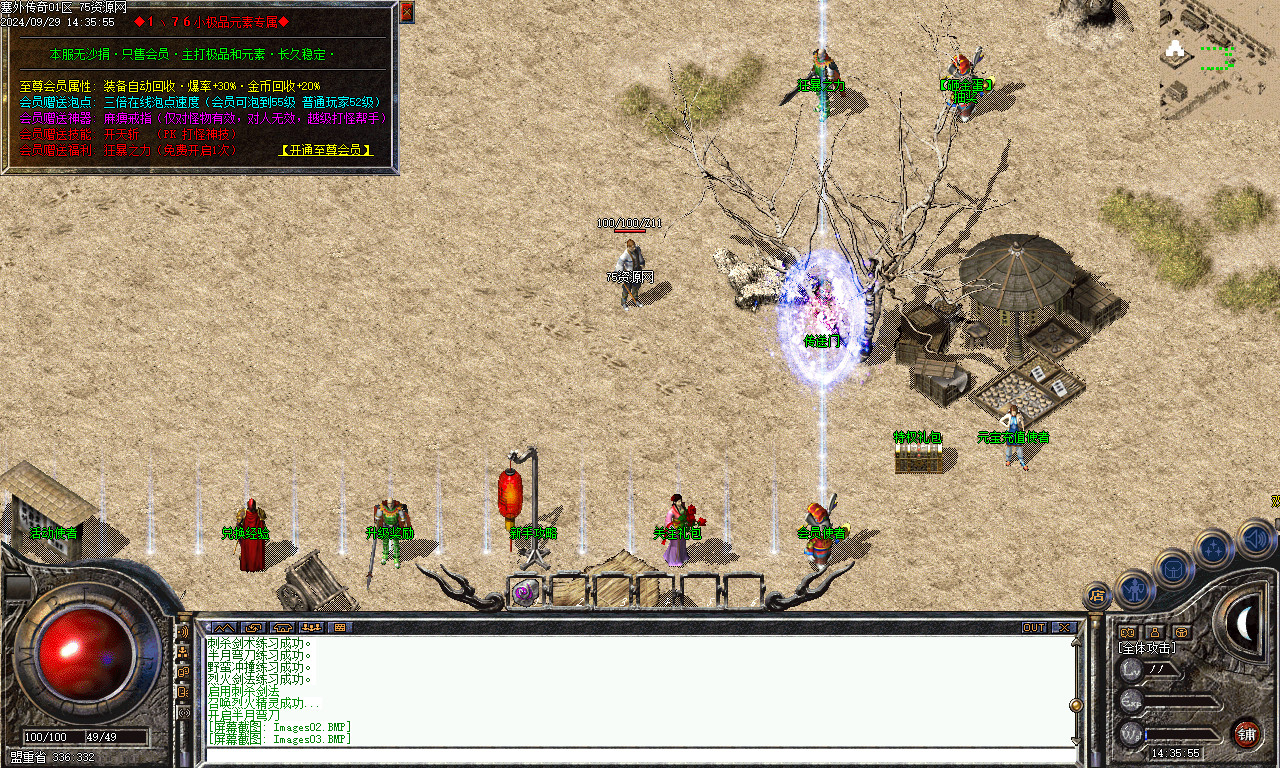This screenshot has height=768, width=1280.
Task: Open the skills sparkle button
Action: [1213, 548]
